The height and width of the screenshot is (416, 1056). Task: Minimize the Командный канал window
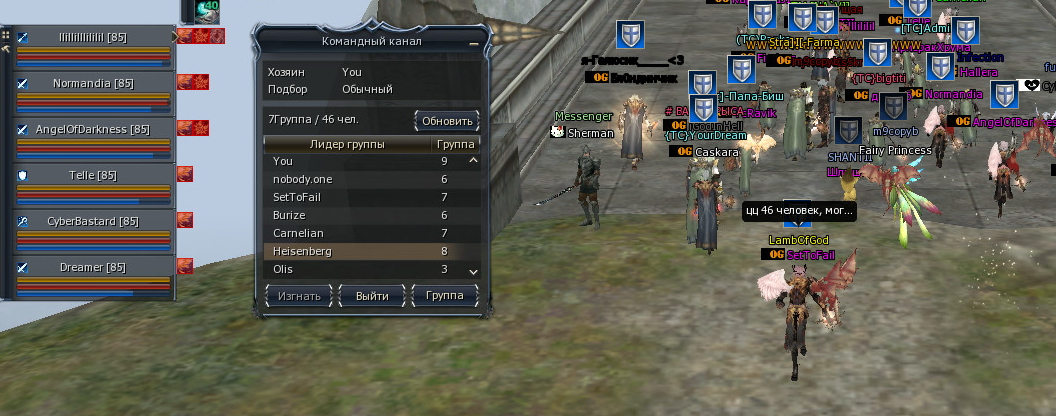473,43
